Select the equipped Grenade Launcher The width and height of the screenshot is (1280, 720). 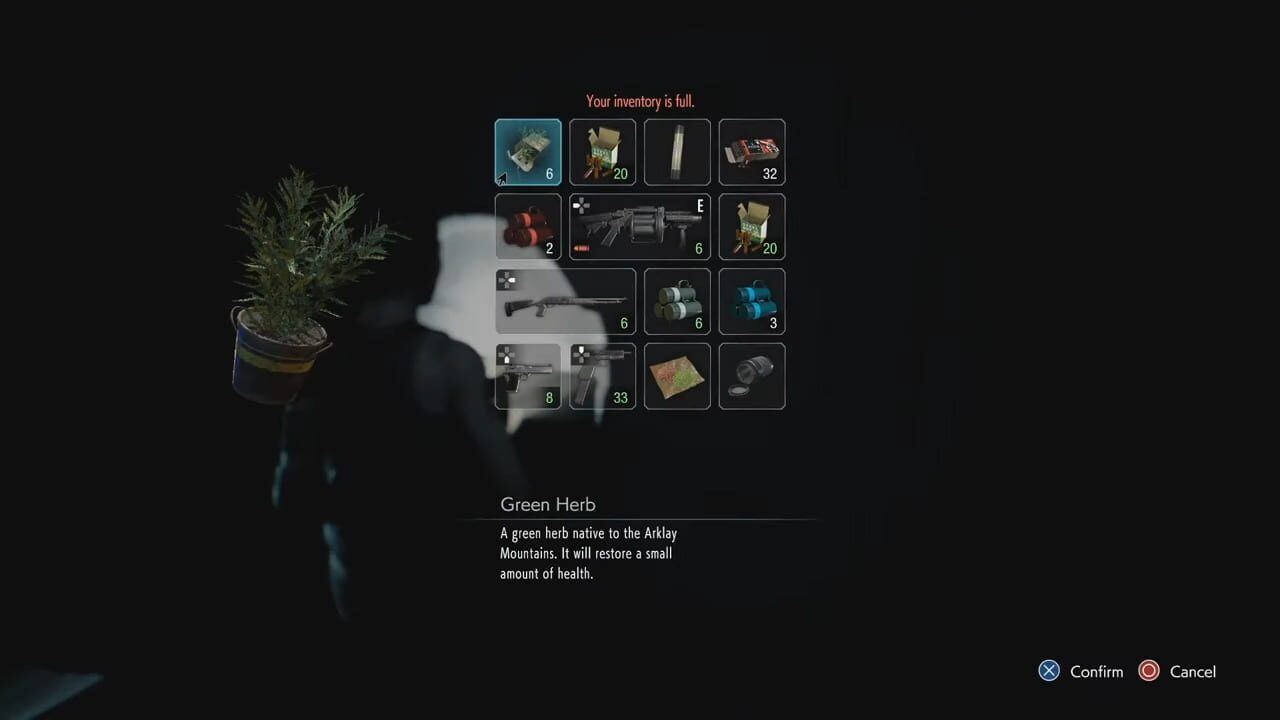[640, 227]
